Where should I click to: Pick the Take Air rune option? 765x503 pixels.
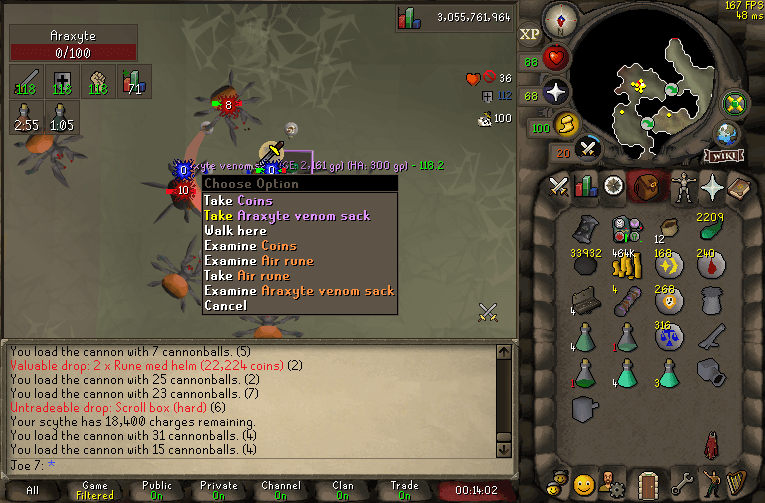pyautogui.click(x=246, y=276)
